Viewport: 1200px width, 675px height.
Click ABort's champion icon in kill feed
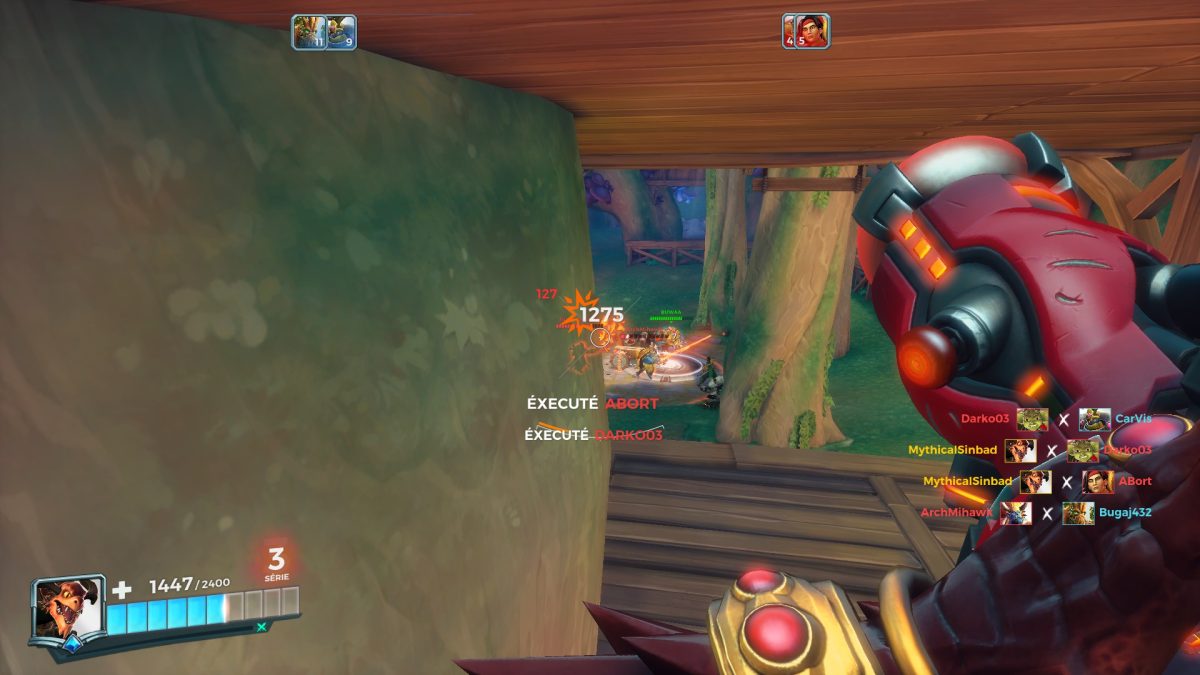(x=1097, y=481)
